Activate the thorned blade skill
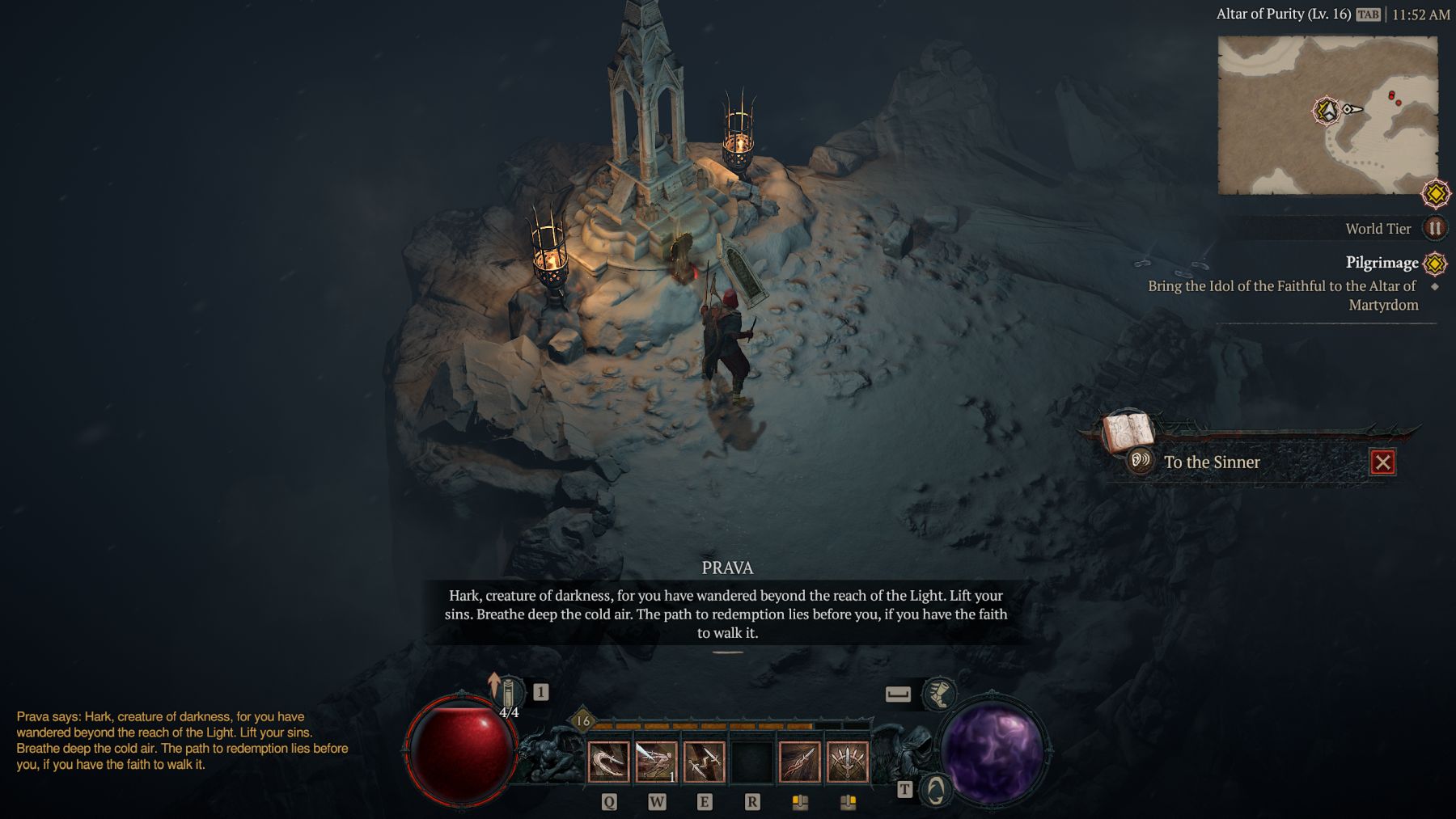This screenshot has width=1456, height=819. (x=799, y=762)
